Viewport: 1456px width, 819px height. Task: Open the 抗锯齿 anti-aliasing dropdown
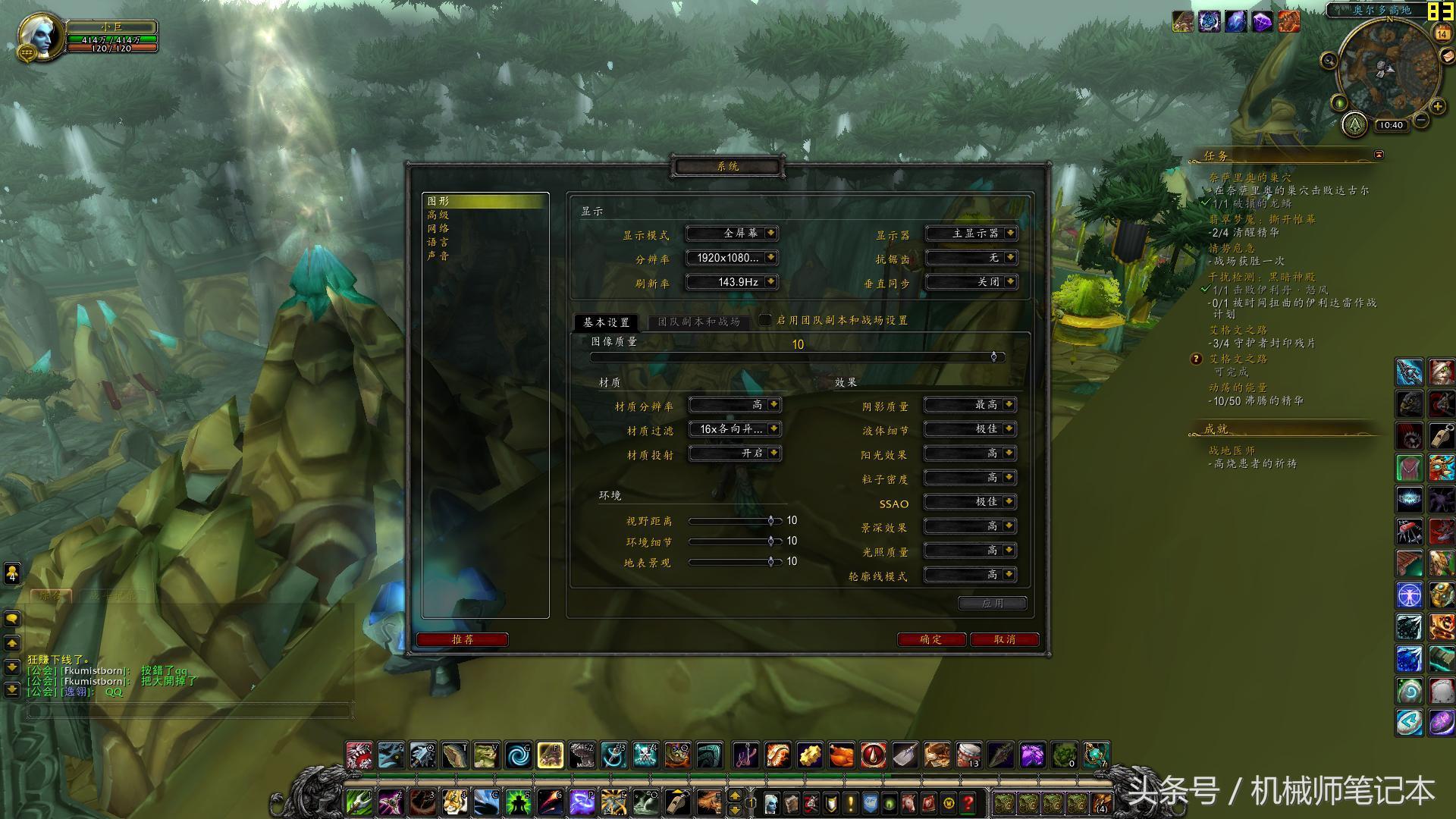[x=971, y=258]
